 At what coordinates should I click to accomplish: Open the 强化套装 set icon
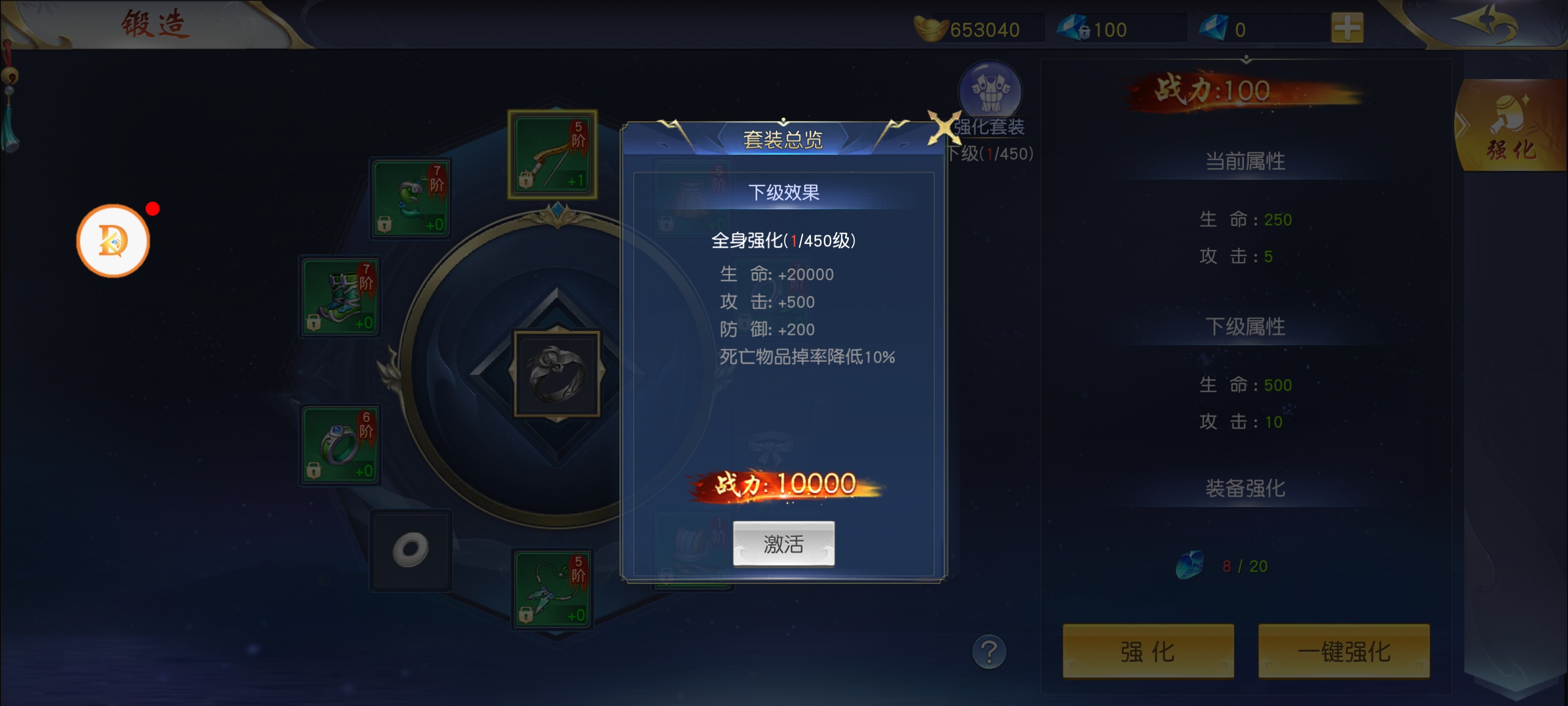pyautogui.click(x=990, y=91)
